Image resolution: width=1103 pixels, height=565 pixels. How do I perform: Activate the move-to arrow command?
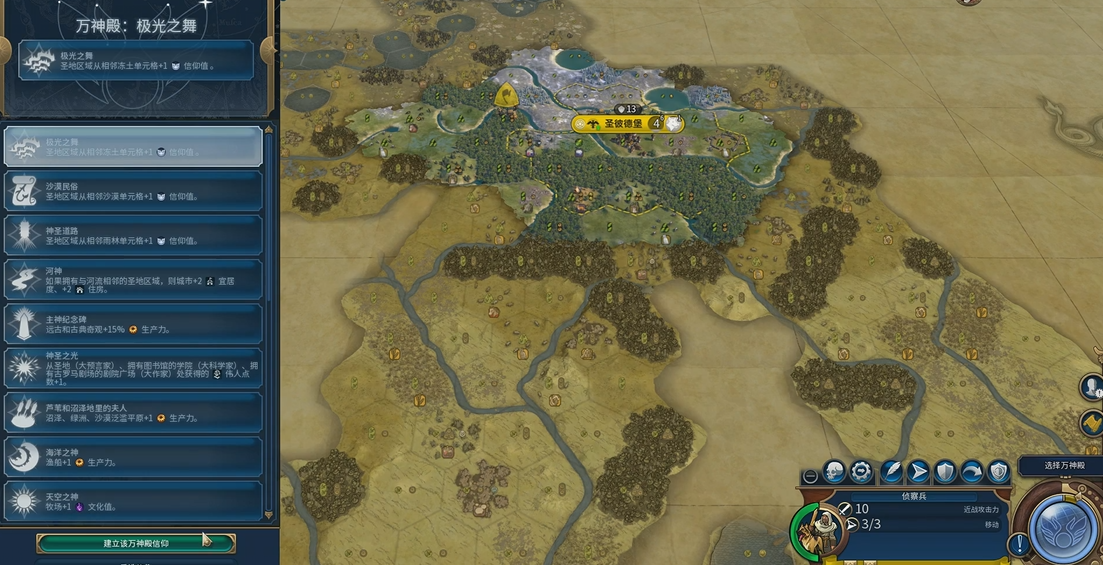(x=918, y=472)
